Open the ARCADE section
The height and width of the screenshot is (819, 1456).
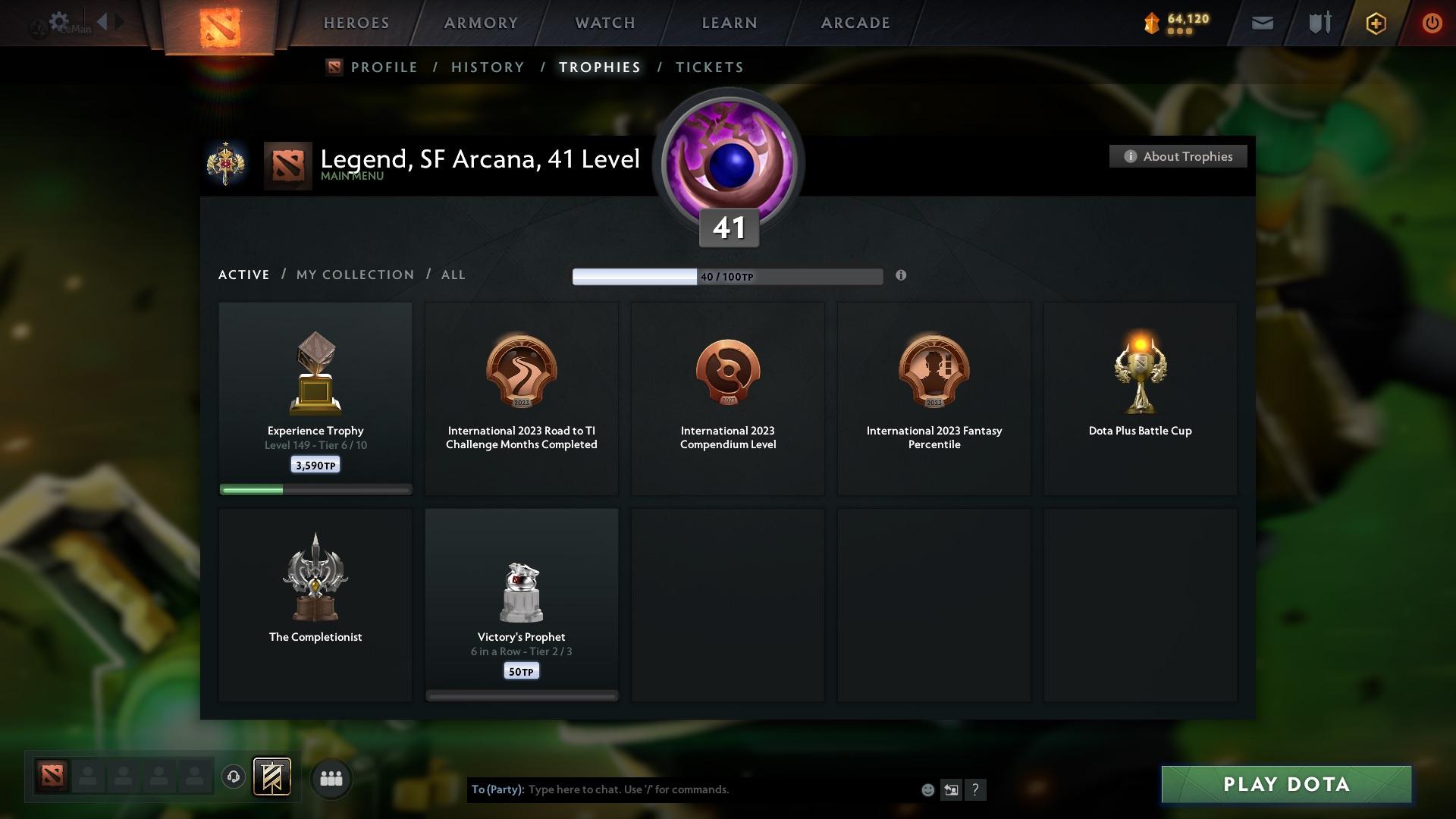click(854, 23)
